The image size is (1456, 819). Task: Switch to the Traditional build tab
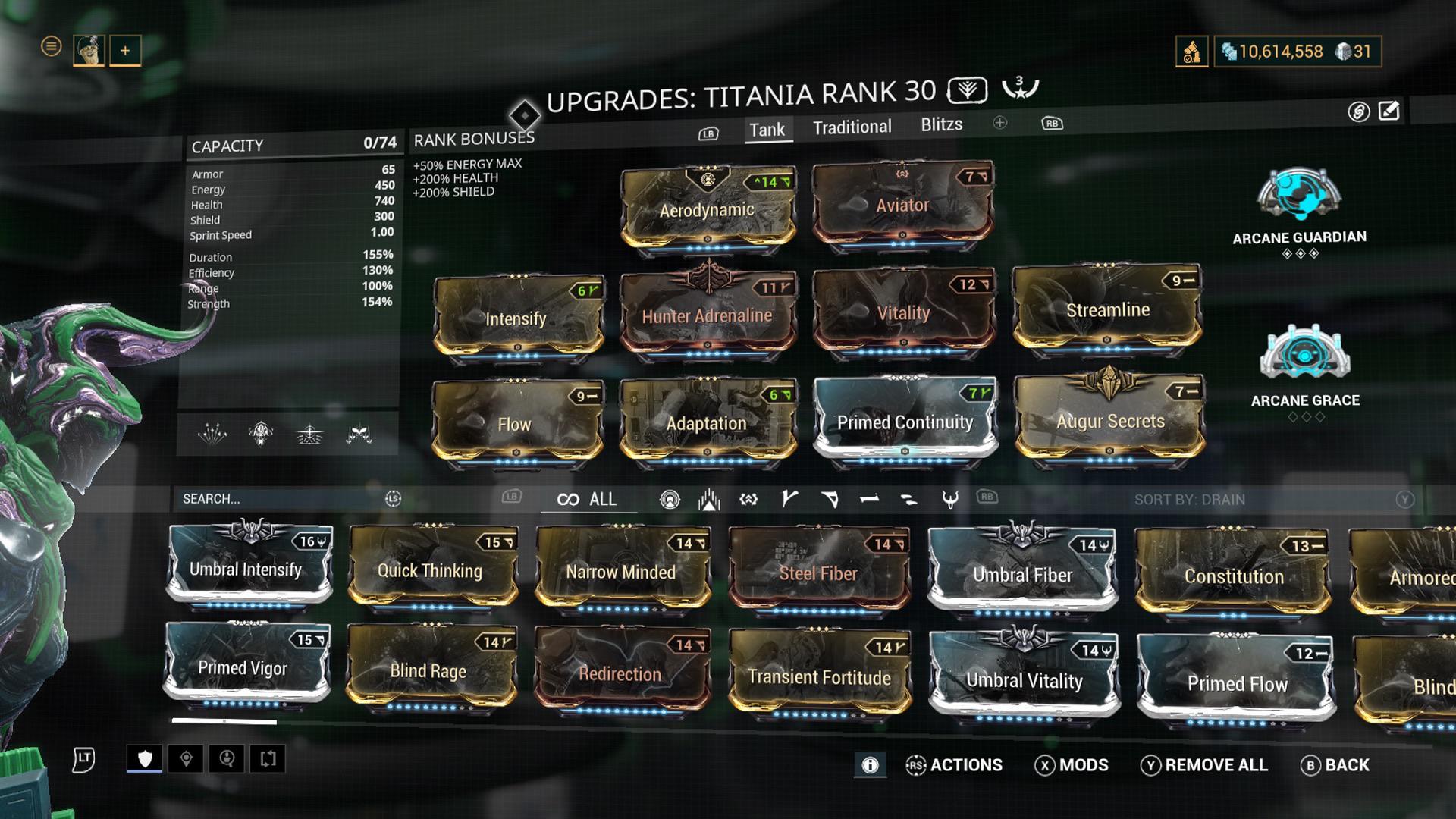tap(852, 127)
